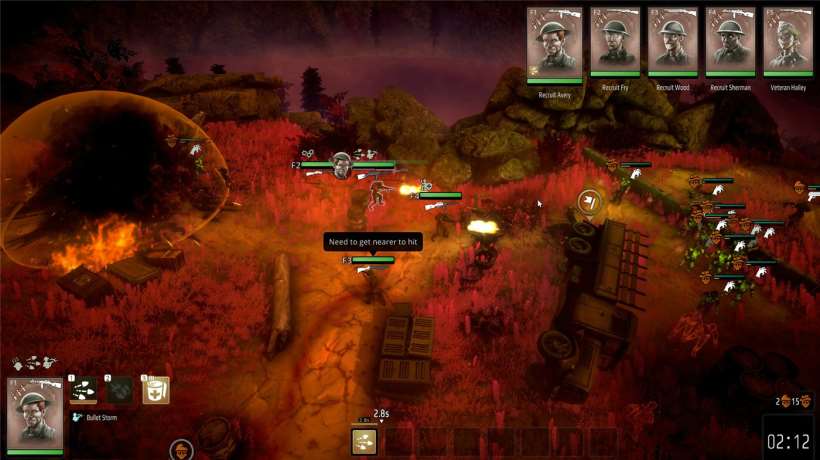The width and height of the screenshot is (820, 460).
Task: Pick Veteran Halley's portrait card
Action: point(788,43)
